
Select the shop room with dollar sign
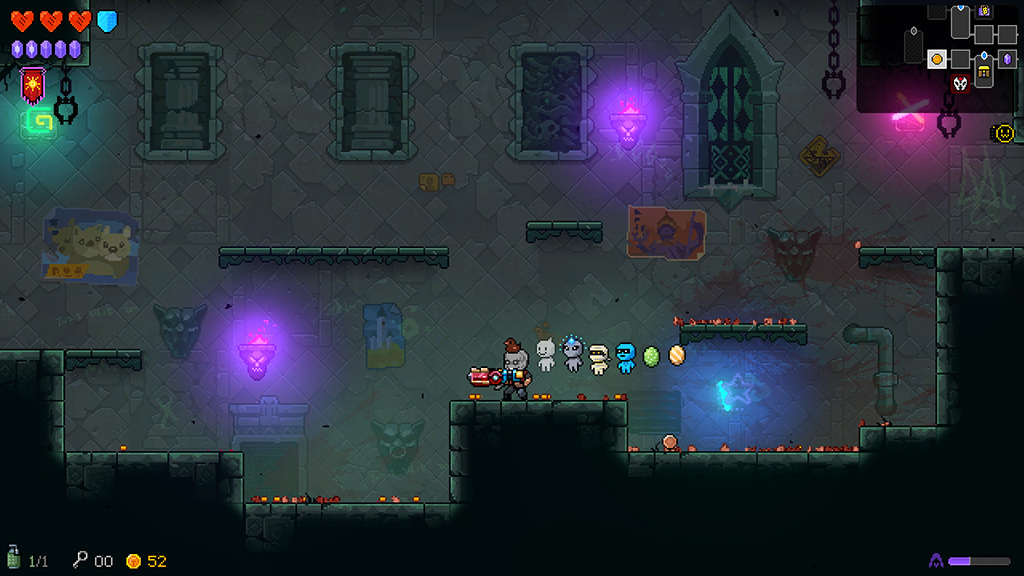point(985,11)
